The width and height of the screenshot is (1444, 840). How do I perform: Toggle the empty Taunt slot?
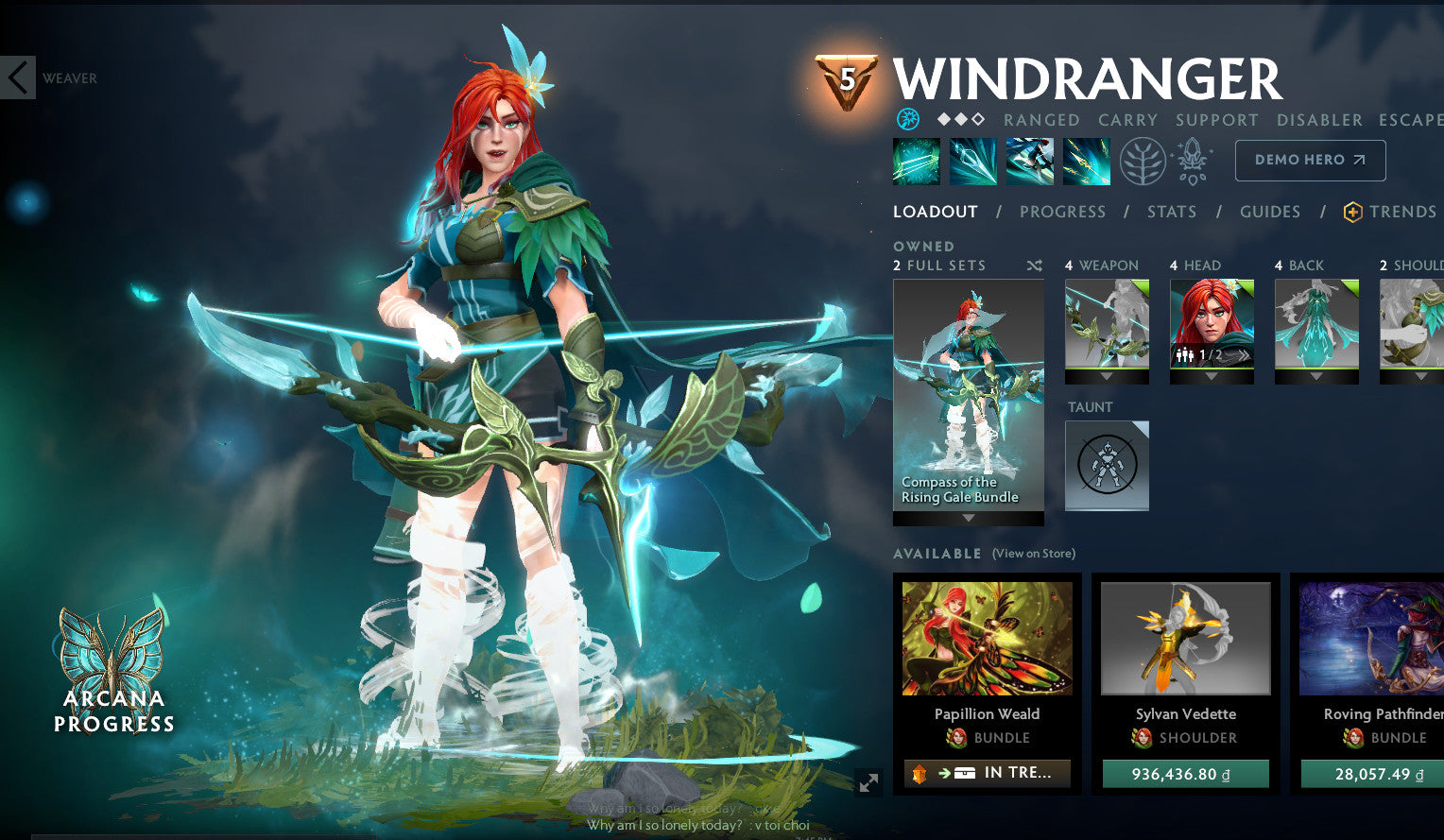[1106, 465]
